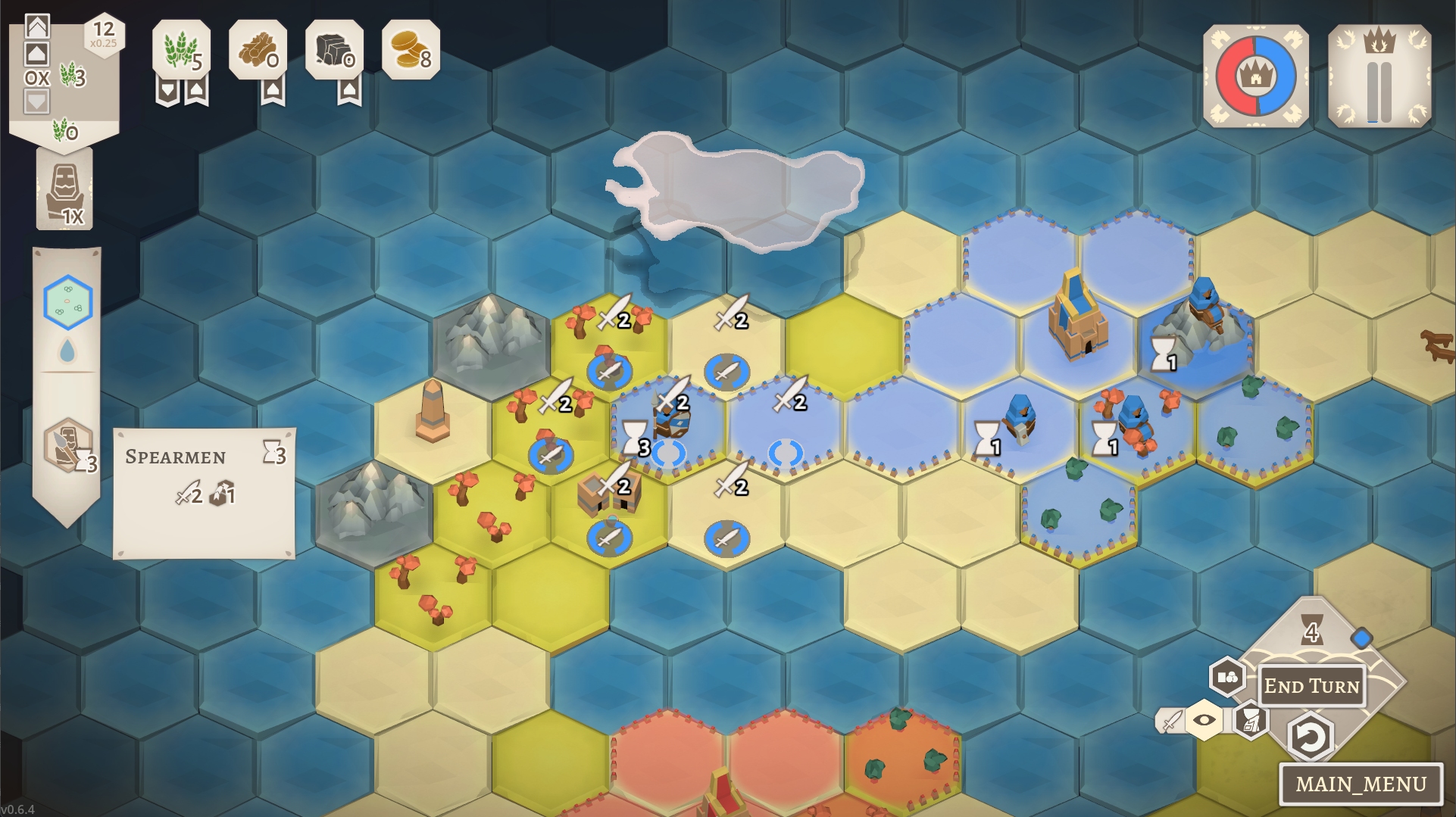Open the hexagon with square and circles icon
The image size is (1456, 817).
click(1227, 677)
